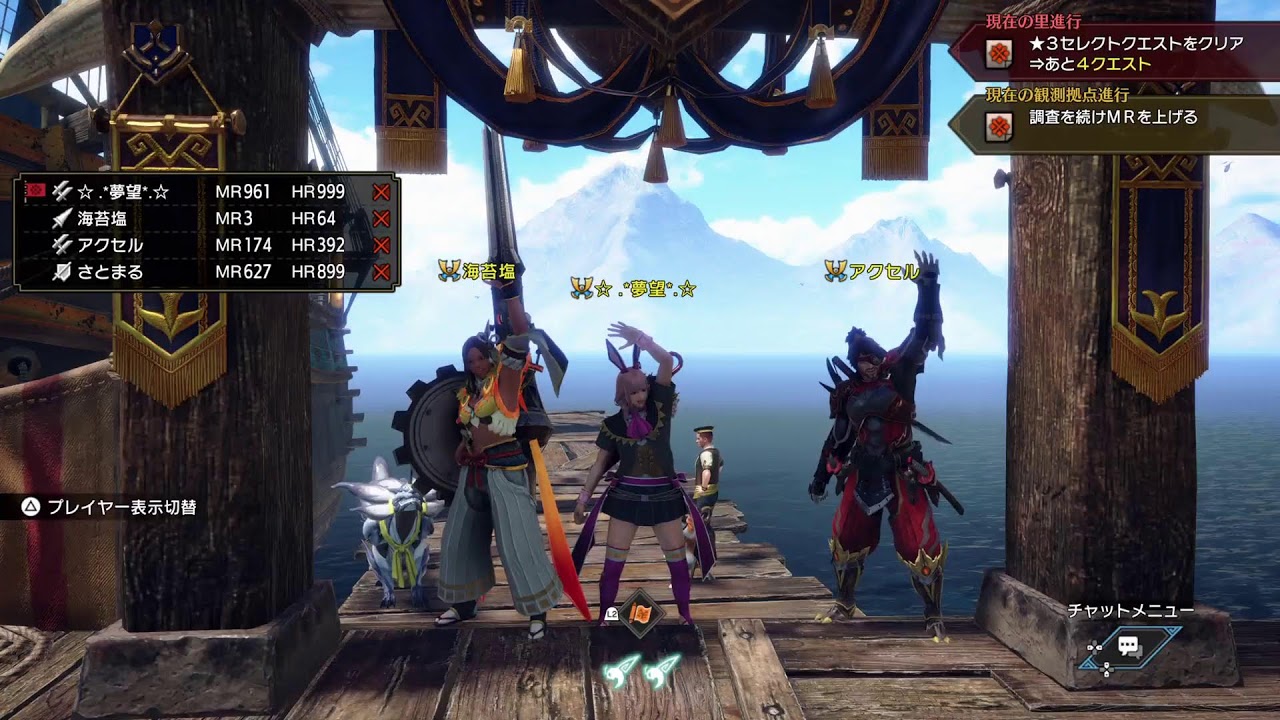Click the red X beside さとまる's HR899

click(380, 272)
